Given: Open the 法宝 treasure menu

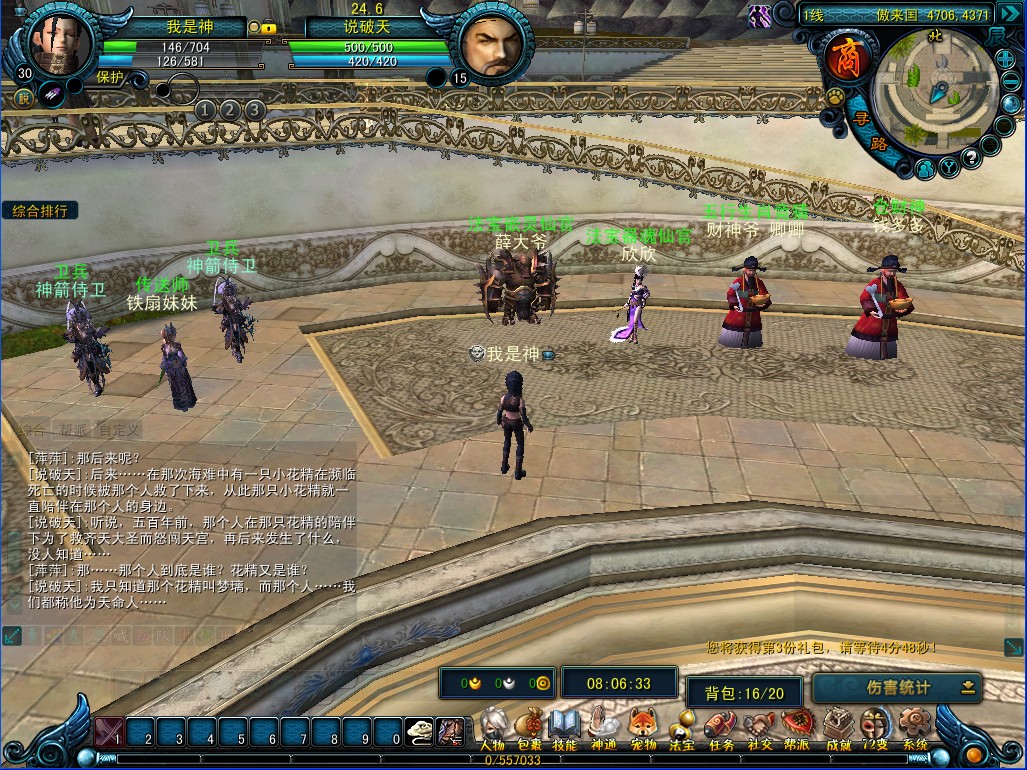Looking at the screenshot, I should pos(682,727).
